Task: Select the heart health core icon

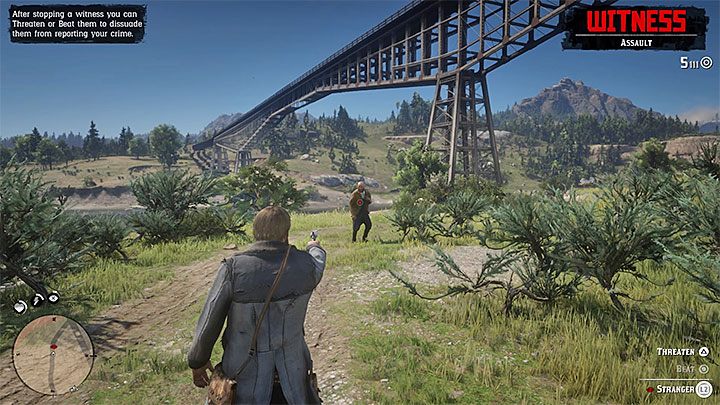Action: pos(20,297)
